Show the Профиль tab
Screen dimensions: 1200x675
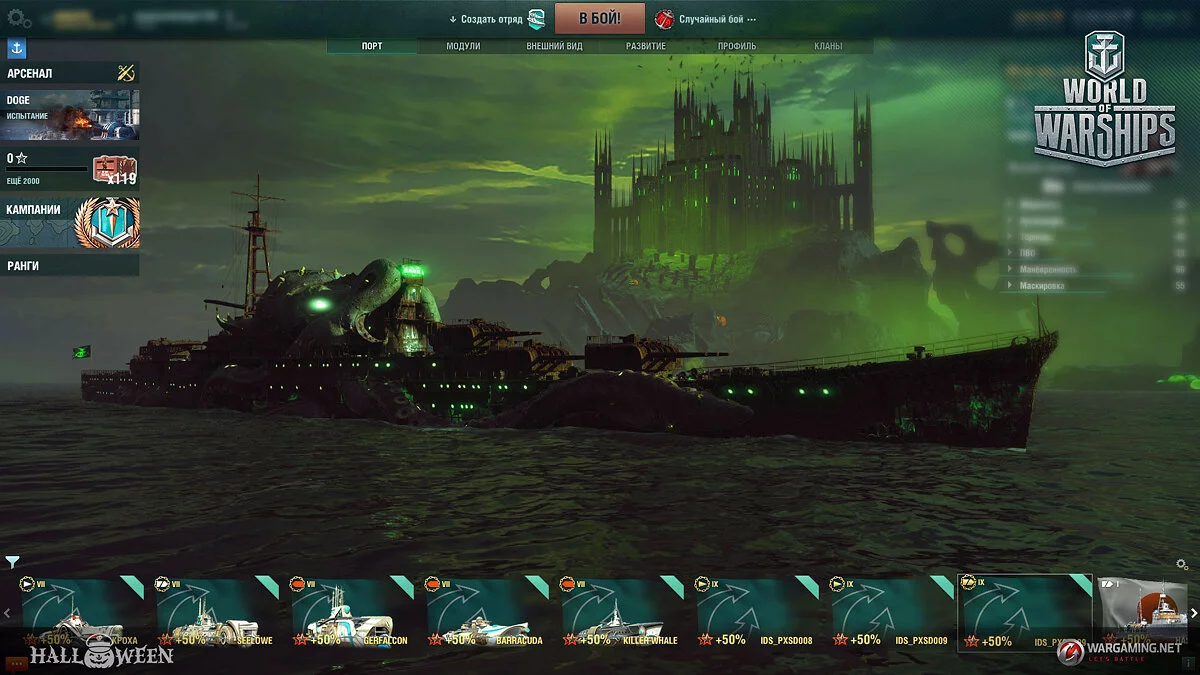pyautogui.click(x=737, y=46)
